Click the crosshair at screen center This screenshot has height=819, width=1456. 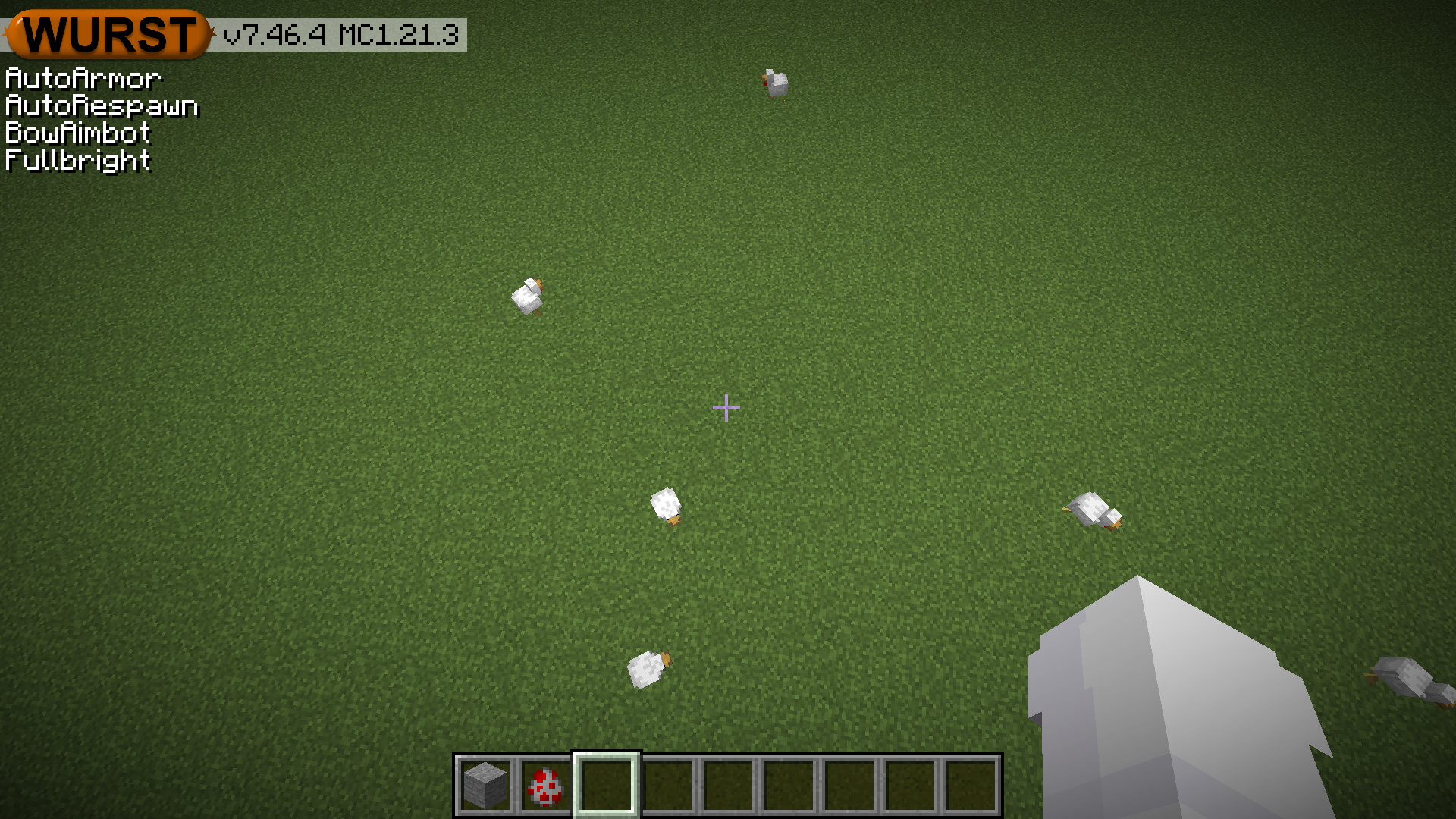(x=726, y=408)
